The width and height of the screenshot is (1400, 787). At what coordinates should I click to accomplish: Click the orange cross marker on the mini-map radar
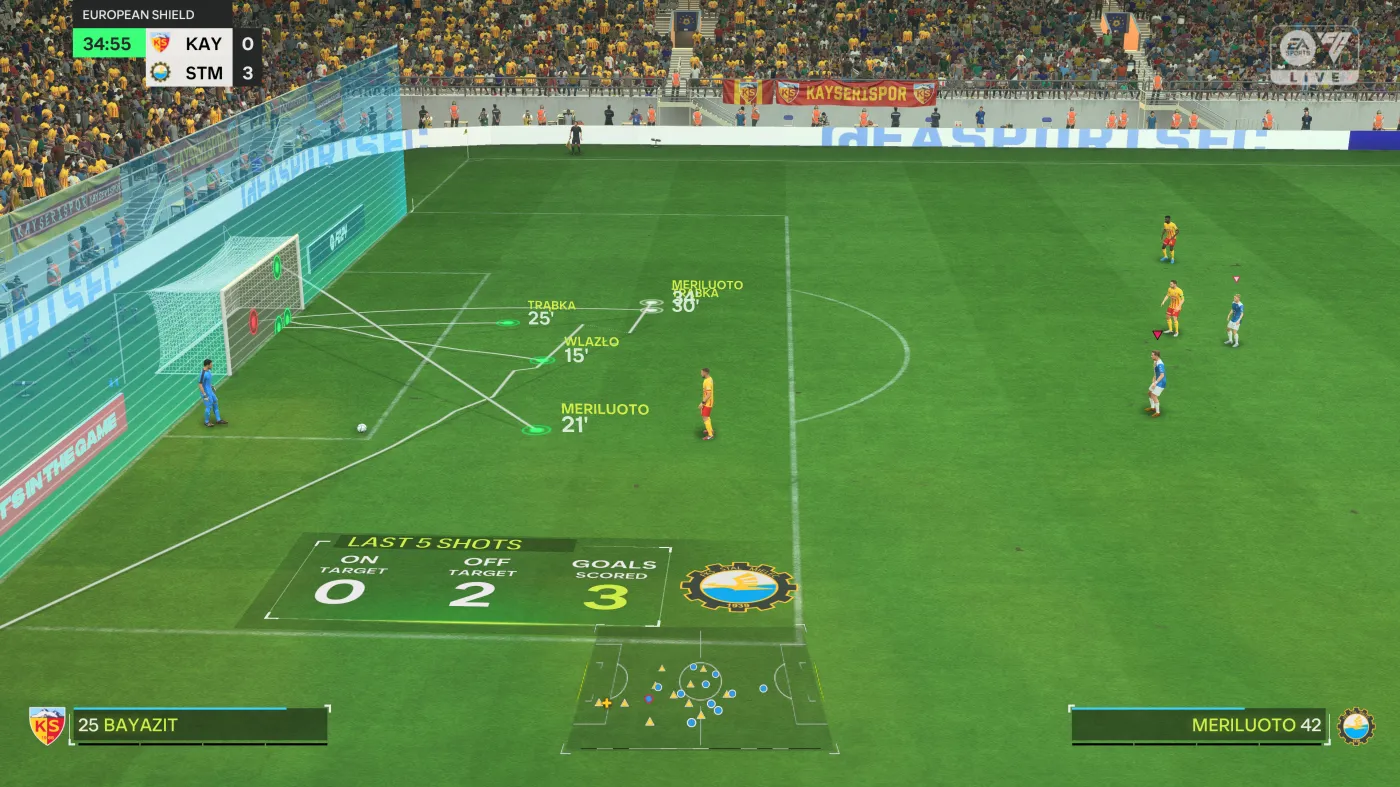click(x=607, y=703)
